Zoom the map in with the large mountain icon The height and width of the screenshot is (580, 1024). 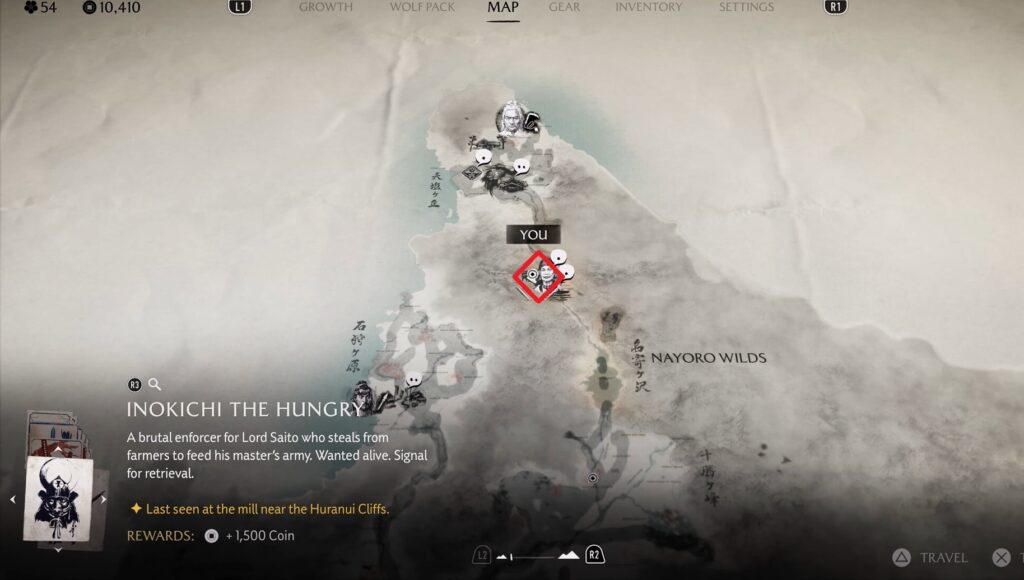point(568,555)
